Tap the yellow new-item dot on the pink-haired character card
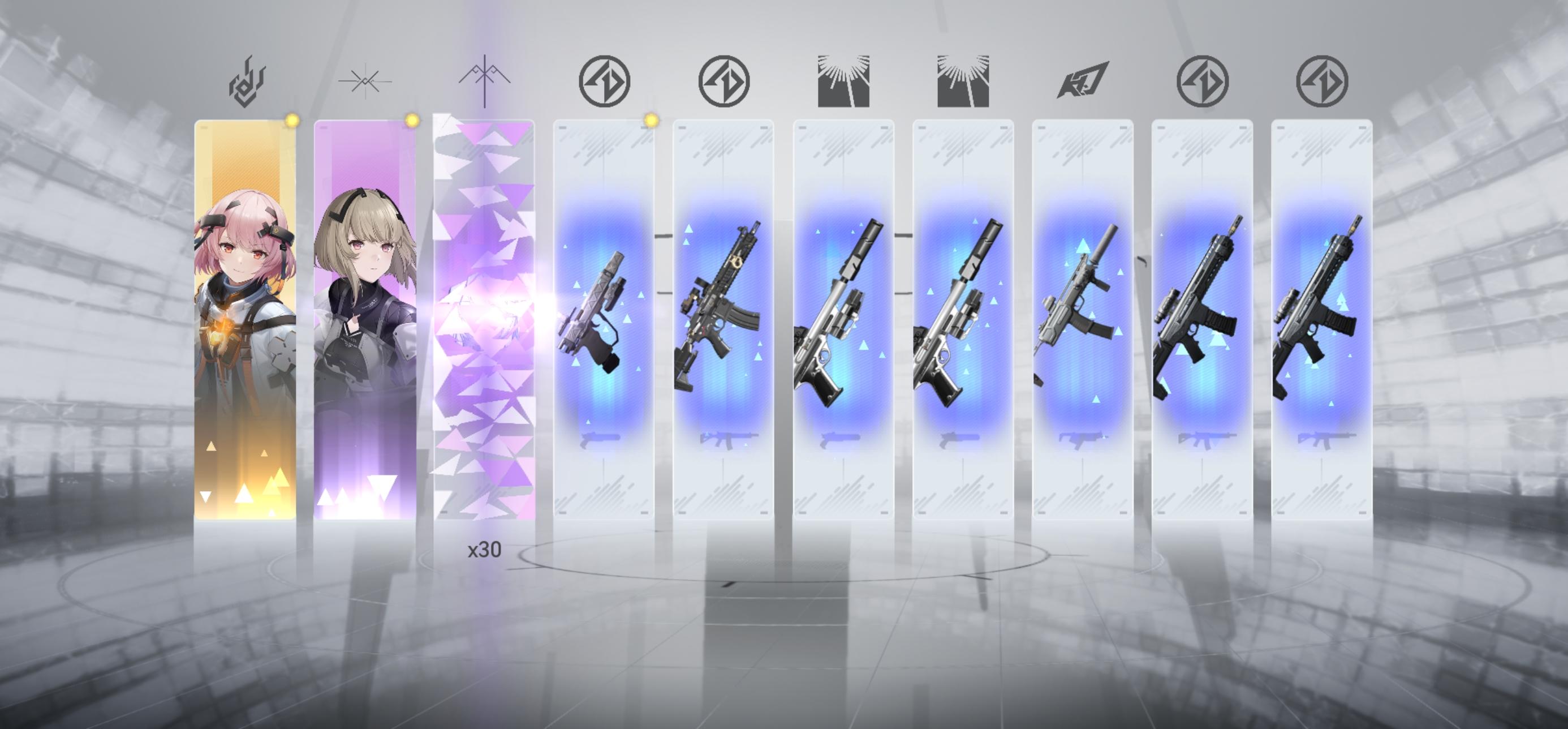The width and height of the screenshot is (1568, 729). coord(294,120)
